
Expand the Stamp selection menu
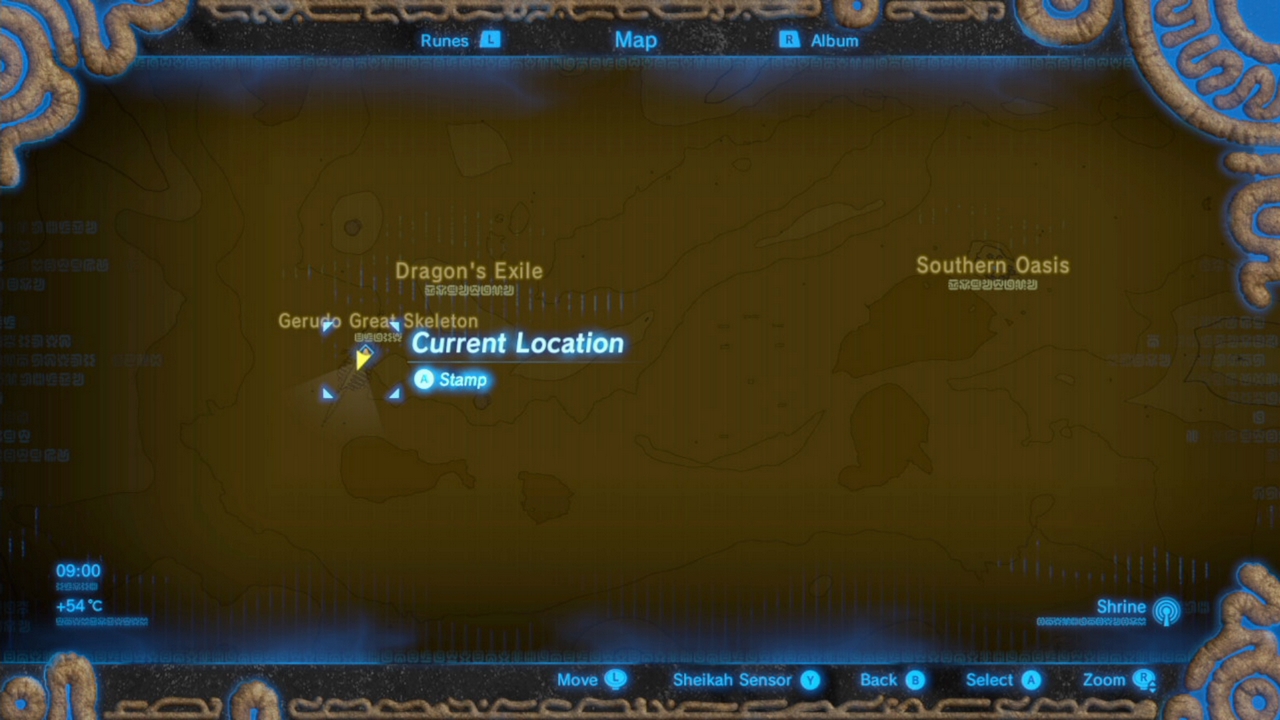(451, 379)
